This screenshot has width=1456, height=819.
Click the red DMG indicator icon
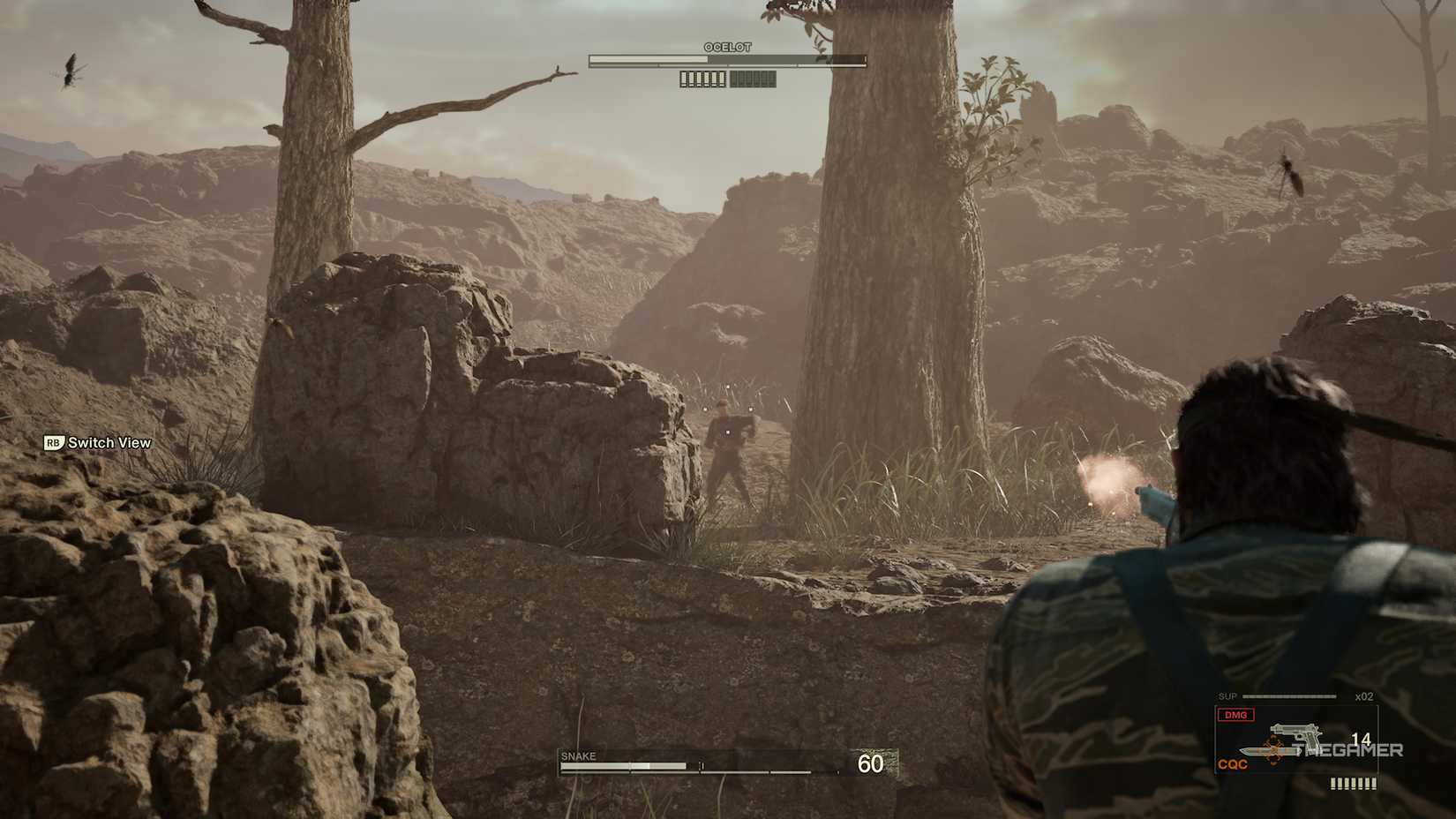click(1235, 714)
